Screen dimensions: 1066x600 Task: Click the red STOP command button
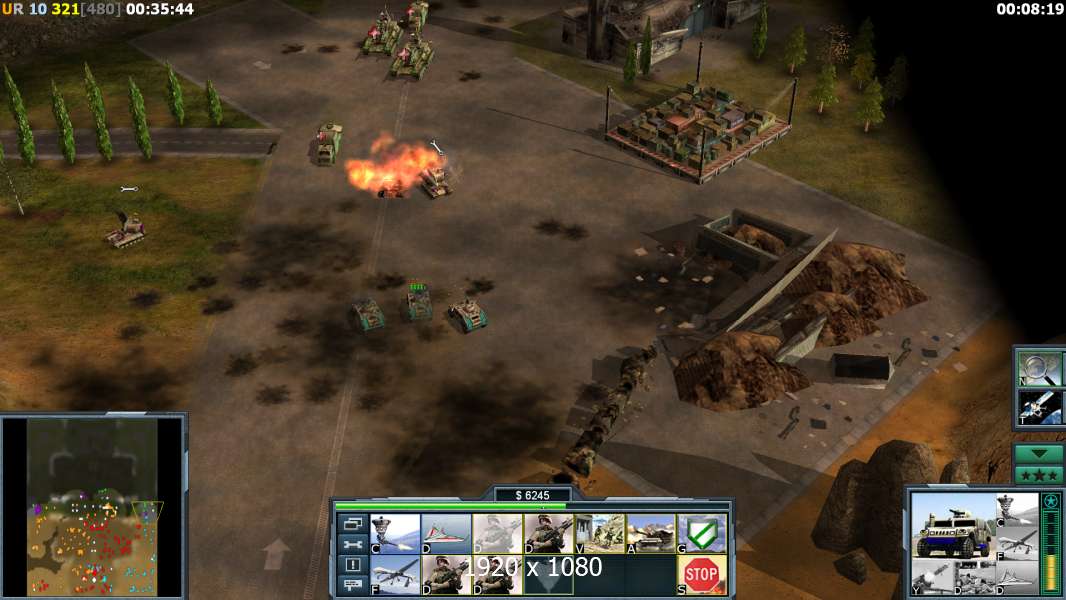coord(701,575)
